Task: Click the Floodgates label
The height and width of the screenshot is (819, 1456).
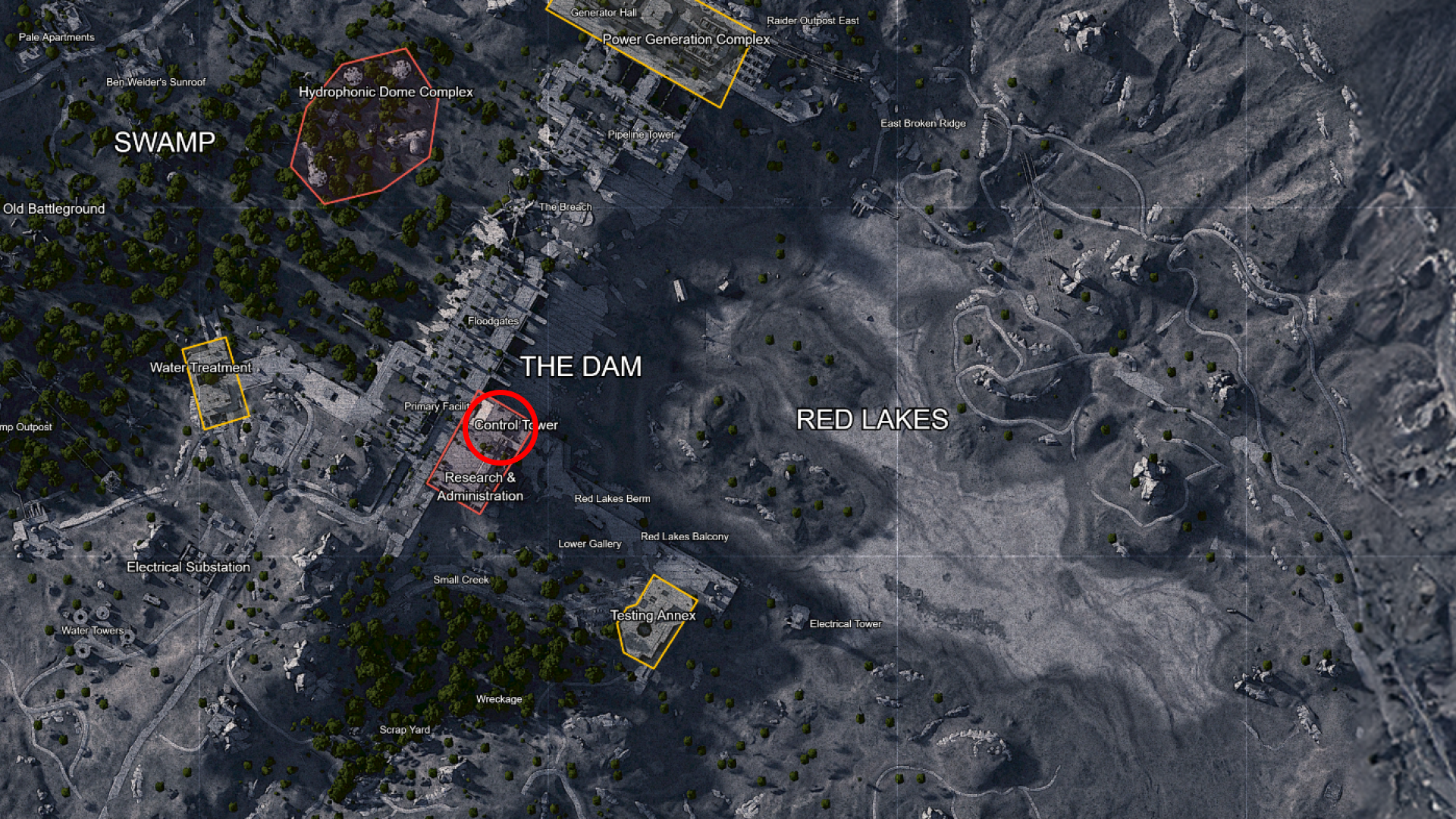Action: pos(493,321)
